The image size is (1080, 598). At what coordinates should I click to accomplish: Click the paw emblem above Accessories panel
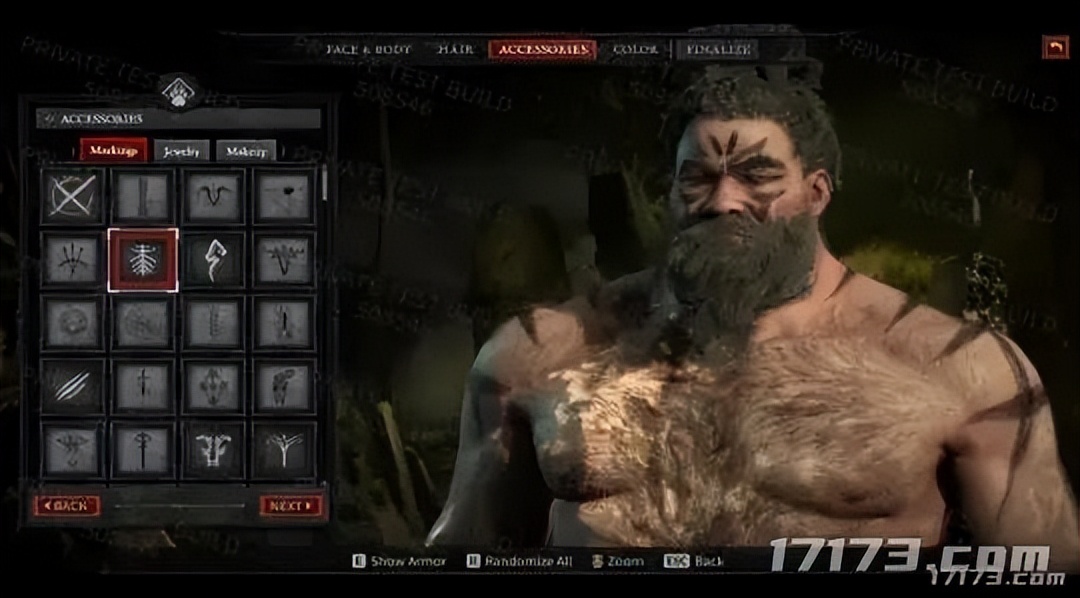(178, 93)
